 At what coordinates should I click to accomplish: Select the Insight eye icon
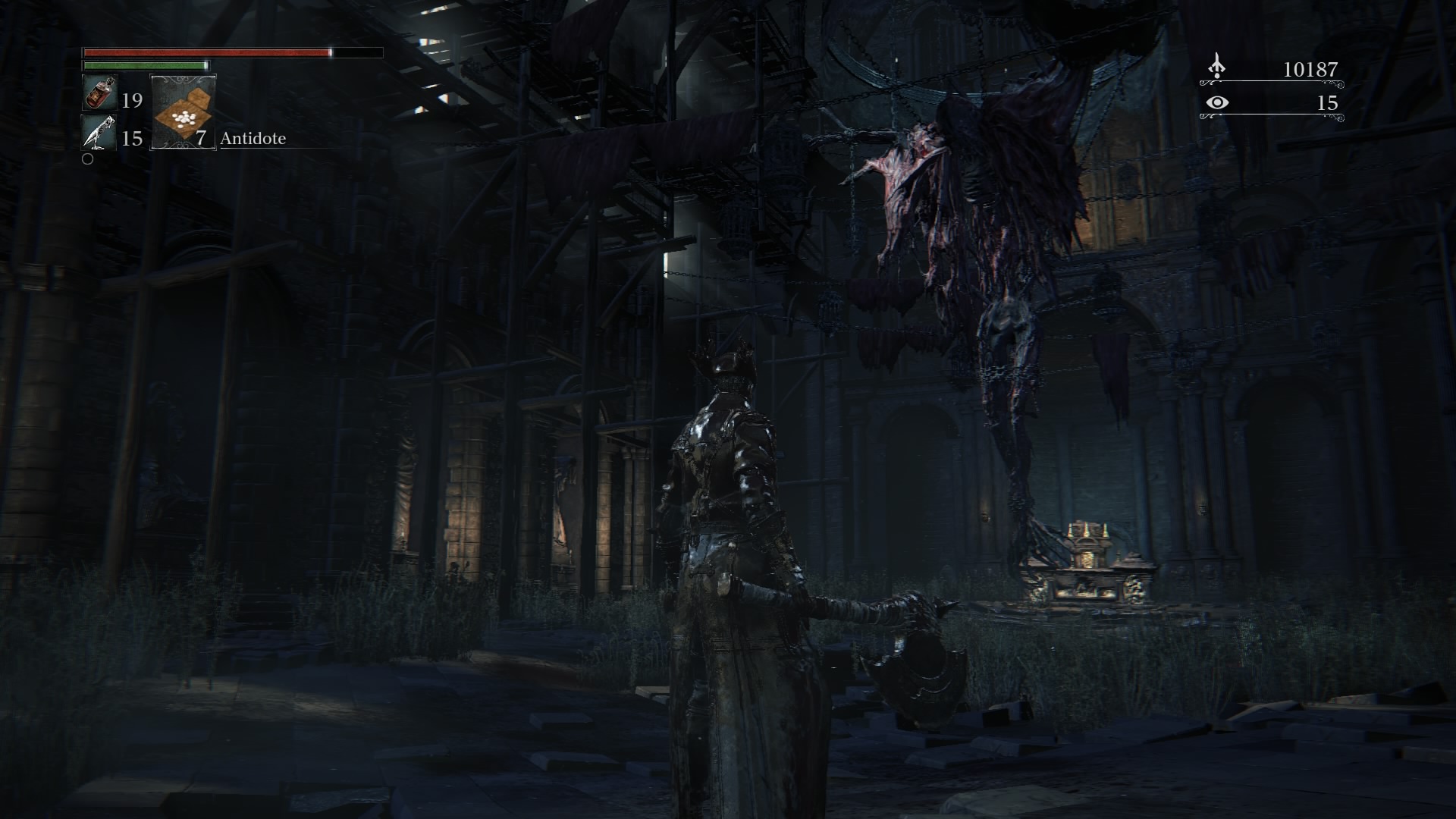pos(1217,102)
